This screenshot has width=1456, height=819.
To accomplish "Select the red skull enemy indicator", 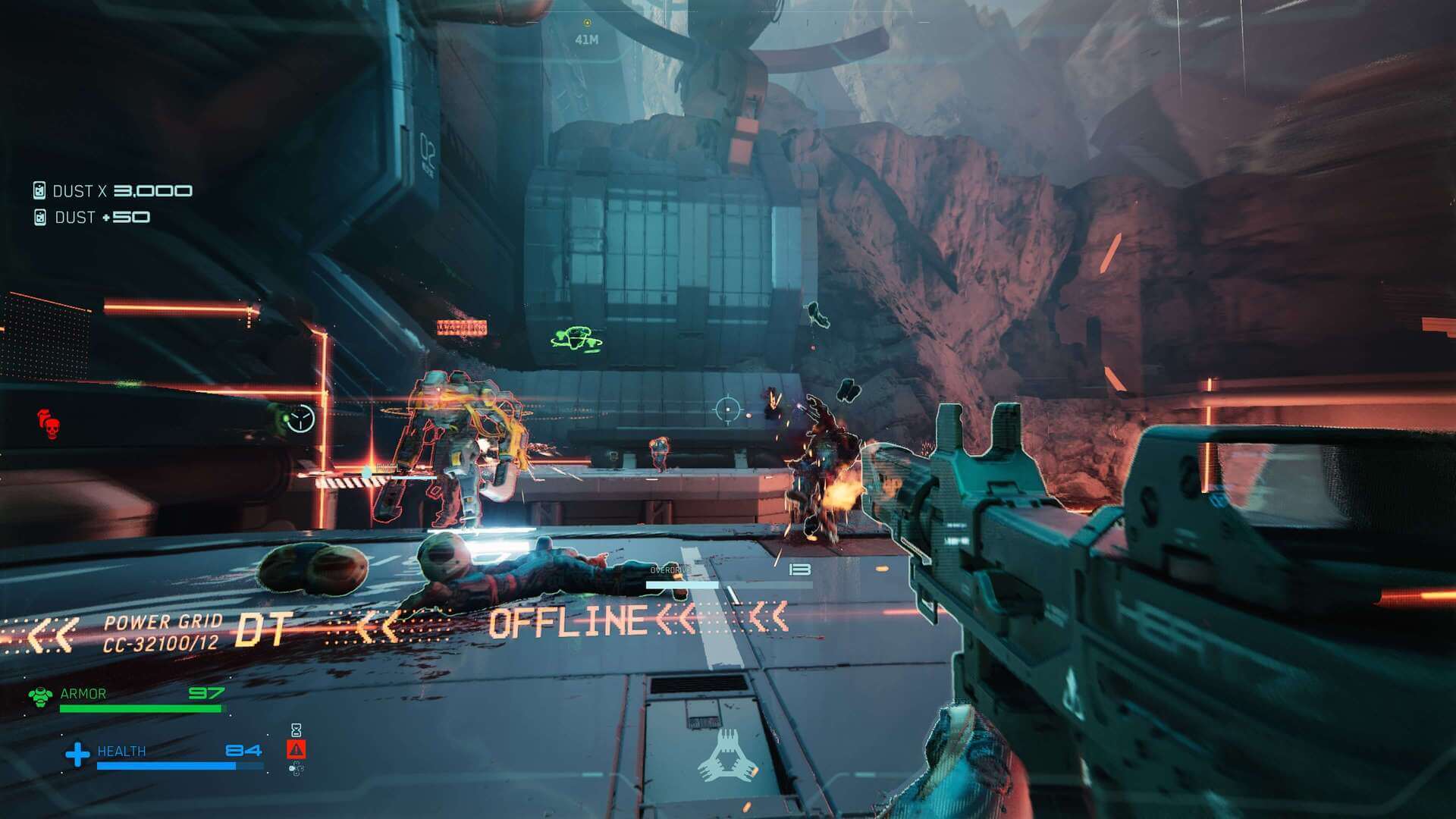I will (x=49, y=424).
